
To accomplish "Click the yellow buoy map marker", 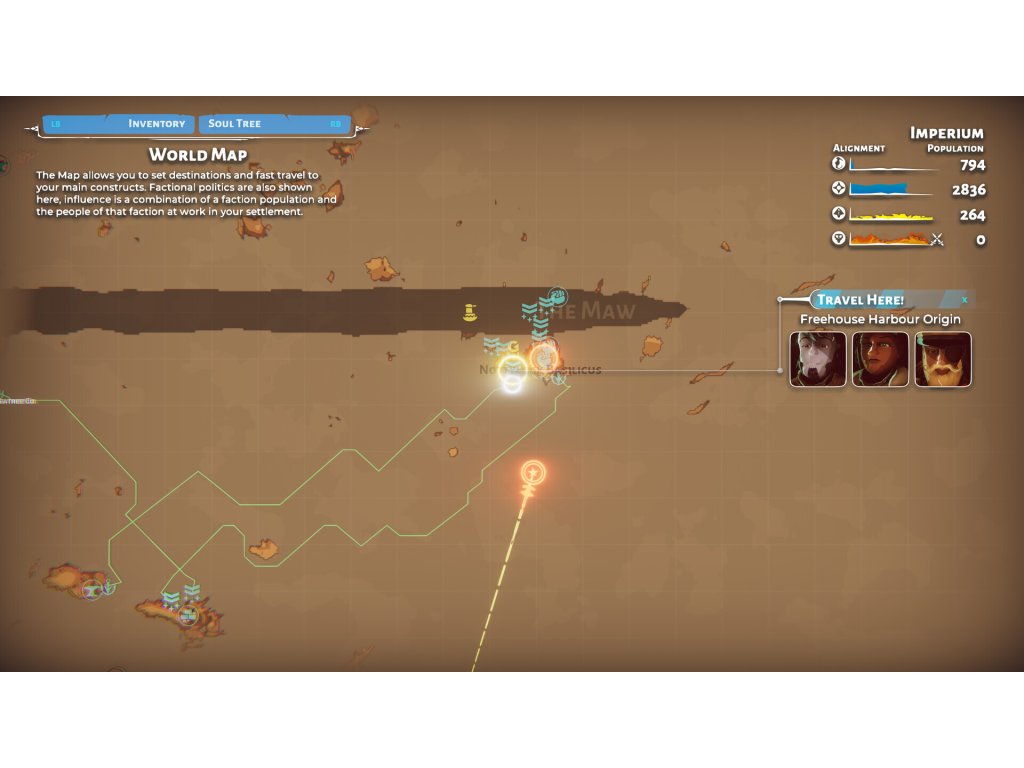I will [469, 313].
